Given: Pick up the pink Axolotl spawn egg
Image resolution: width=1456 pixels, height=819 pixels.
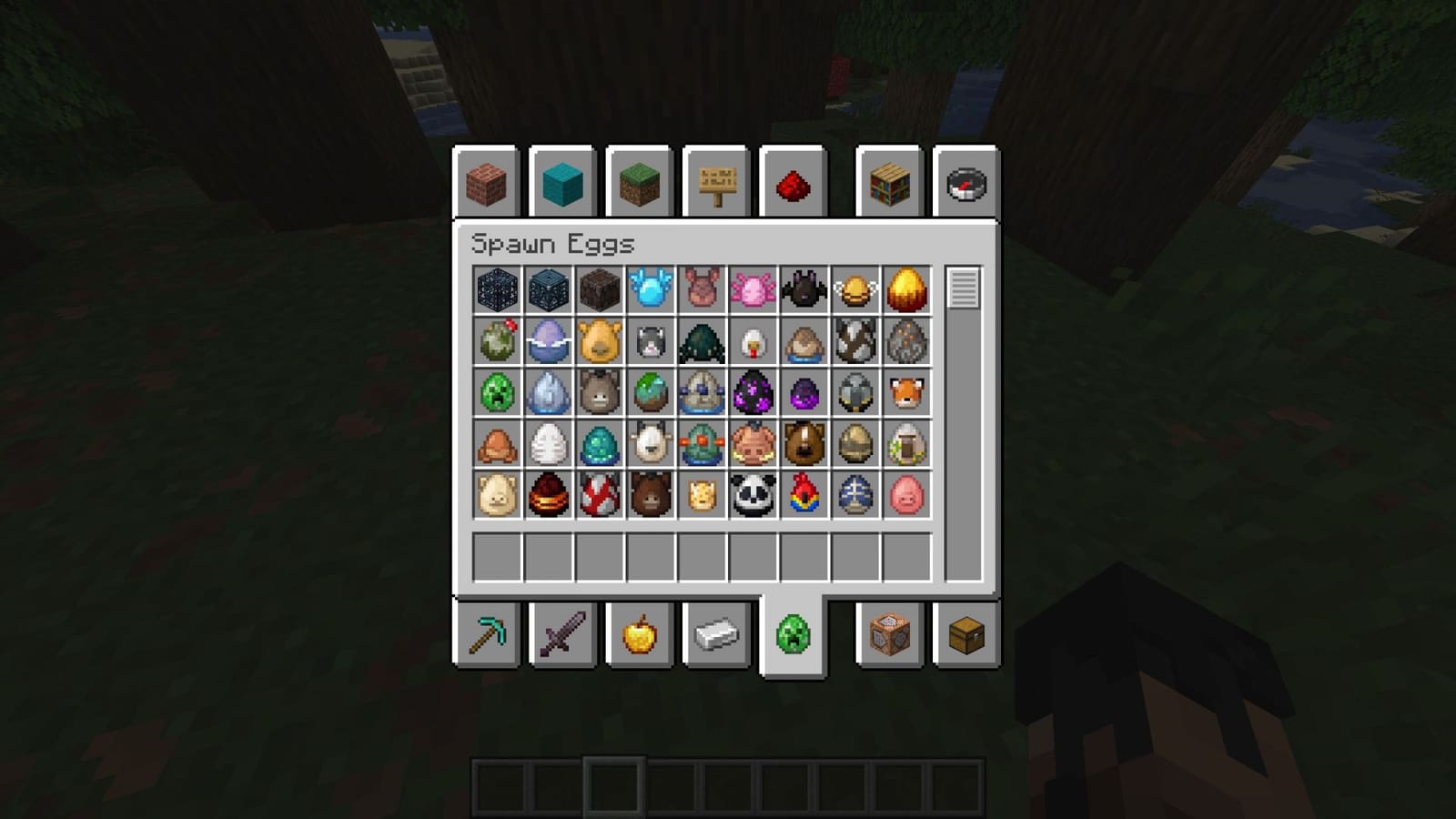Looking at the screenshot, I should (x=752, y=291).
